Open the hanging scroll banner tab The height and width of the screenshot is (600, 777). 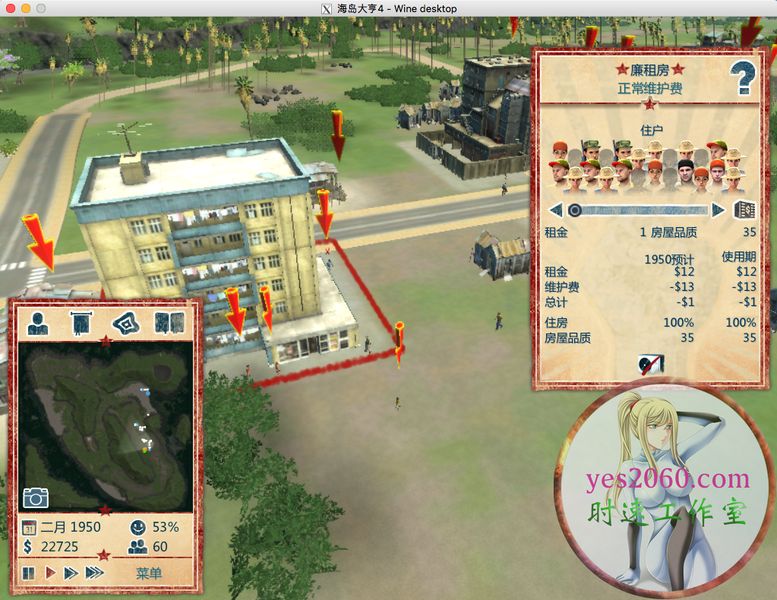[x=81, y=323]
